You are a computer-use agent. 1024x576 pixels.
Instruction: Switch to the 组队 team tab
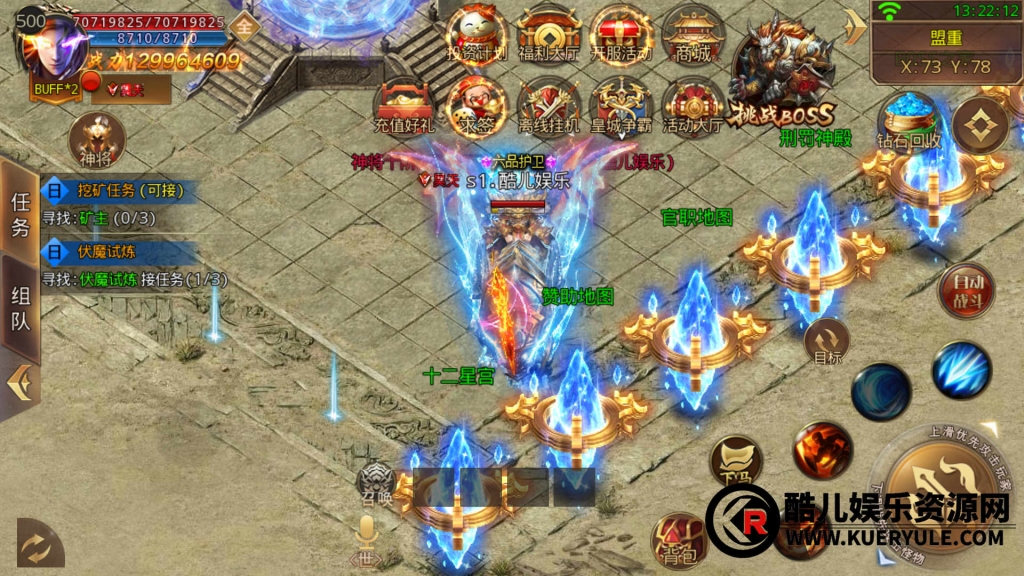20,308
